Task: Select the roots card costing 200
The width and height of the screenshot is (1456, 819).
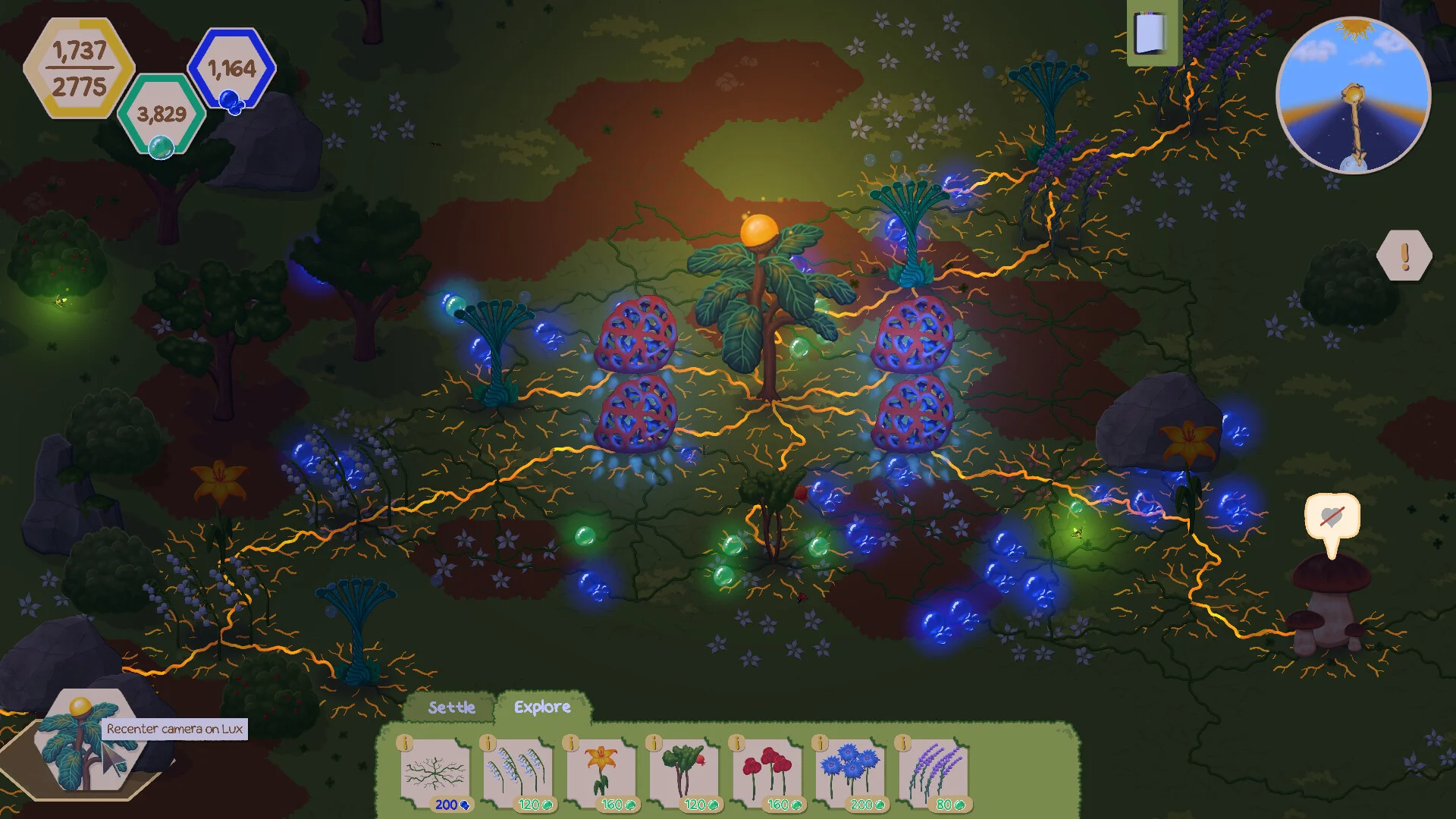Action: [435, 773]
